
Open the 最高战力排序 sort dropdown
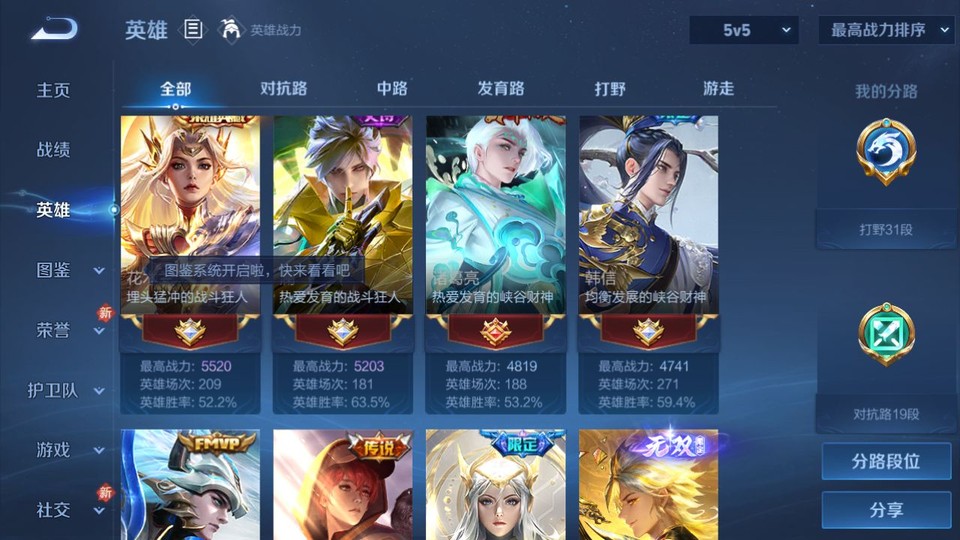point(886,30)
